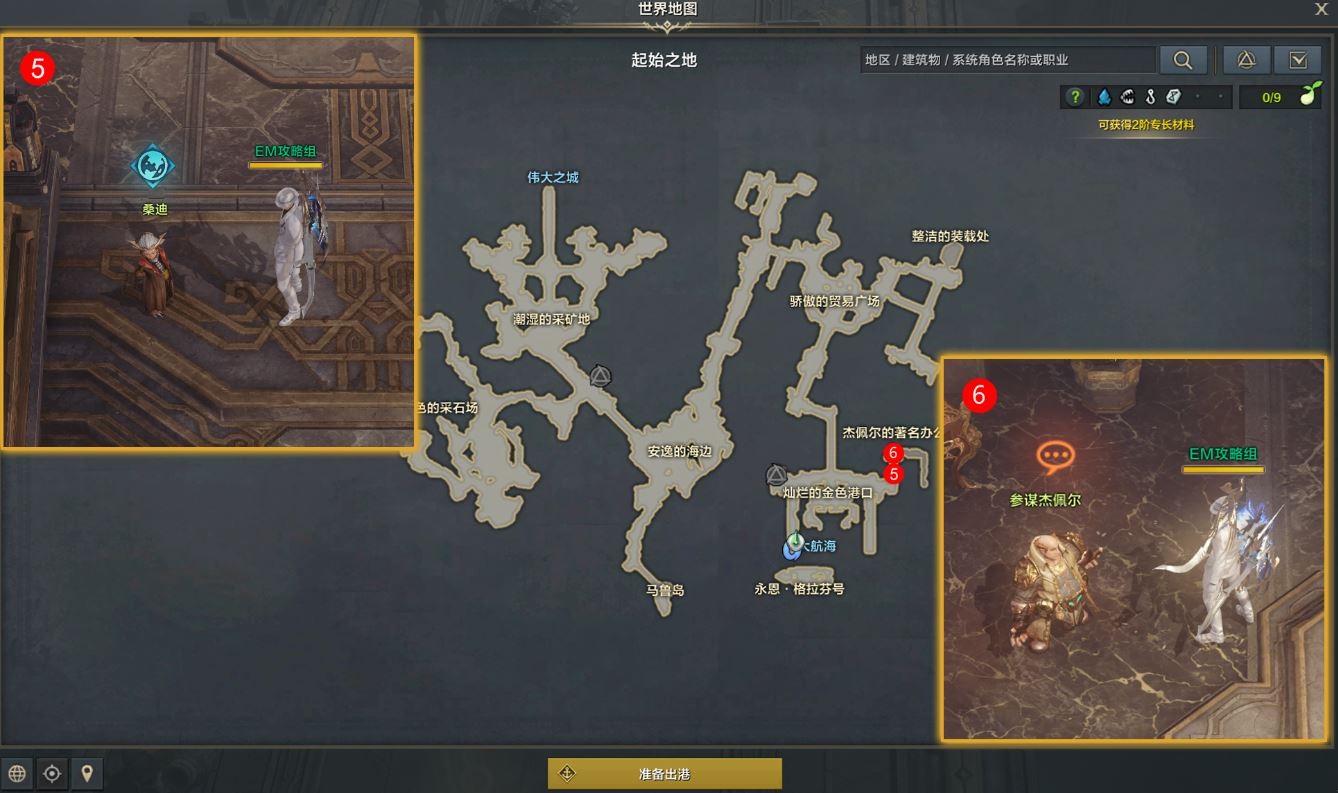Close the world map window

1321,9
